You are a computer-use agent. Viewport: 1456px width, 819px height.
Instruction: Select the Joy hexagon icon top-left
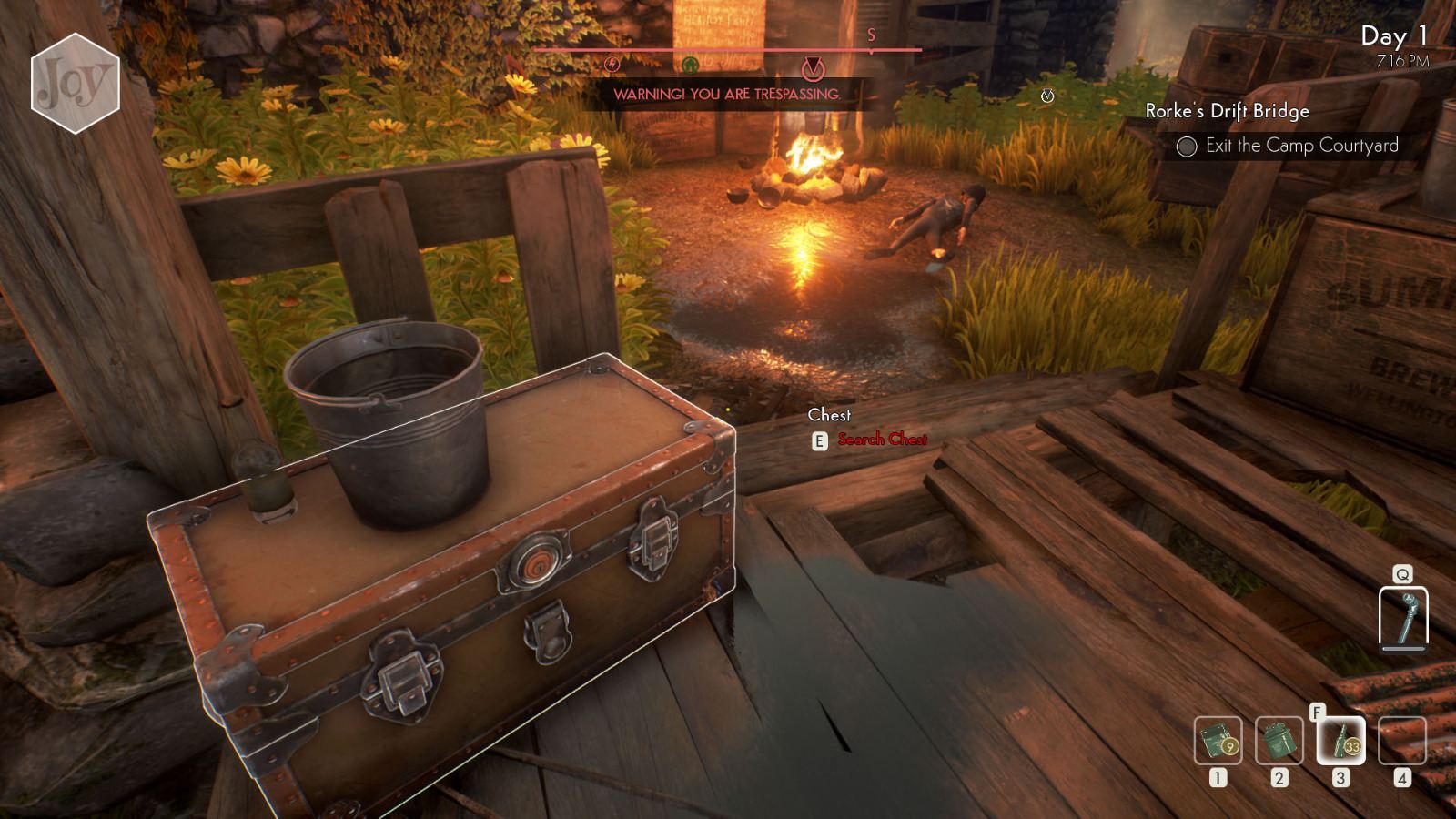75,83
